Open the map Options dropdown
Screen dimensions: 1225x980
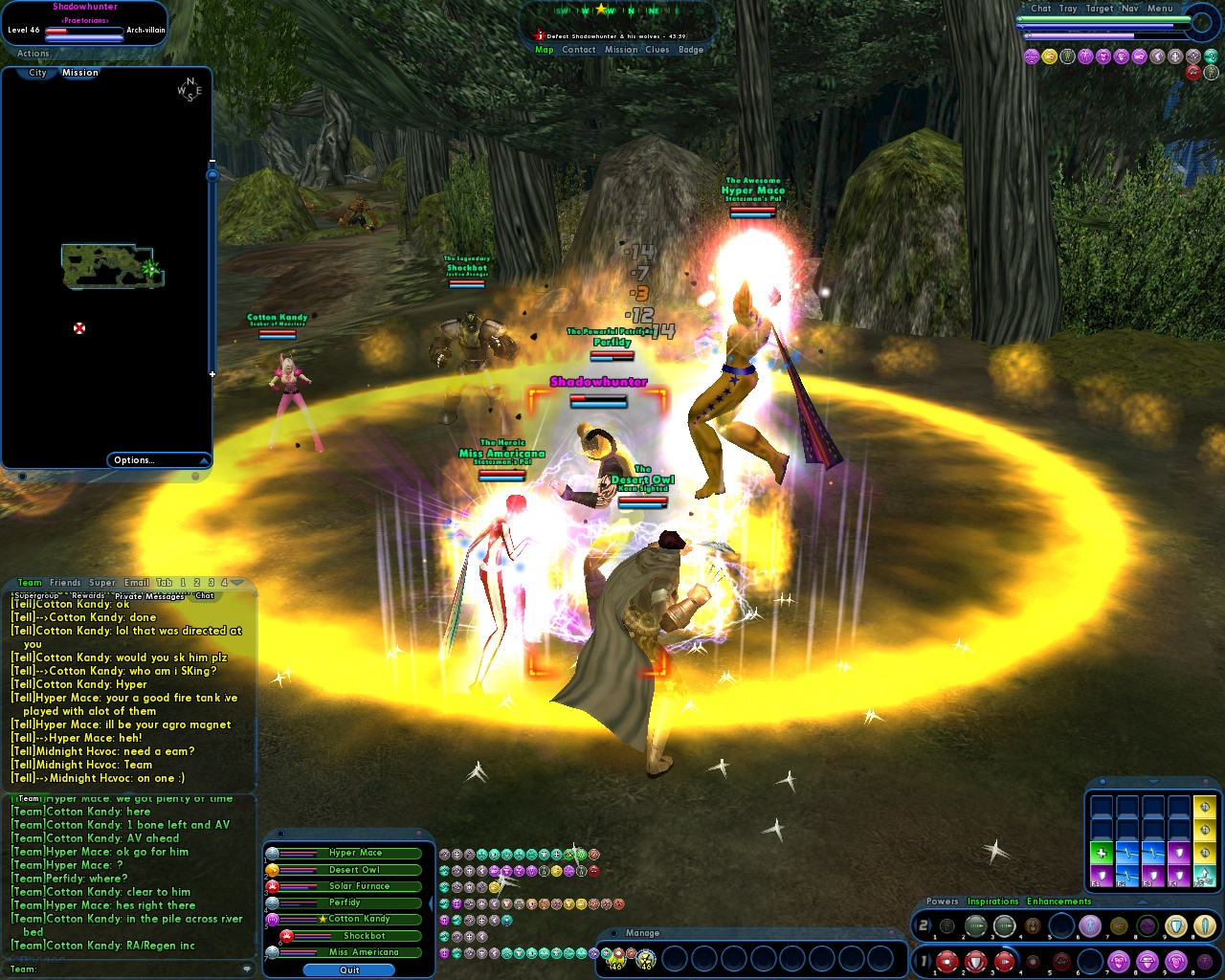click(x=159, y=460)
